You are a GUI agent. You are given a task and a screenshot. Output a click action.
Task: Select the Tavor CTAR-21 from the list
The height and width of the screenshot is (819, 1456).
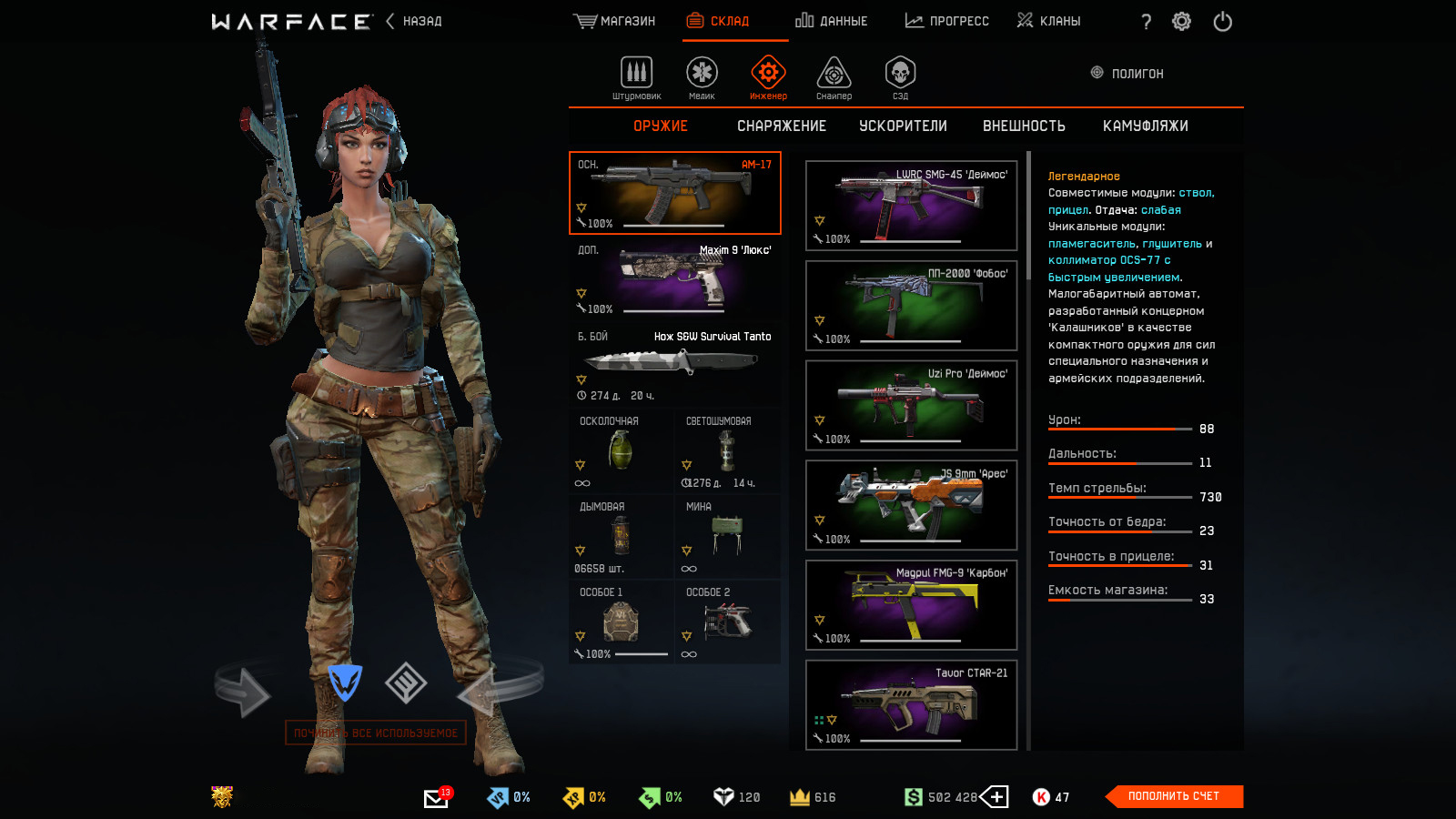pos(911,704)
